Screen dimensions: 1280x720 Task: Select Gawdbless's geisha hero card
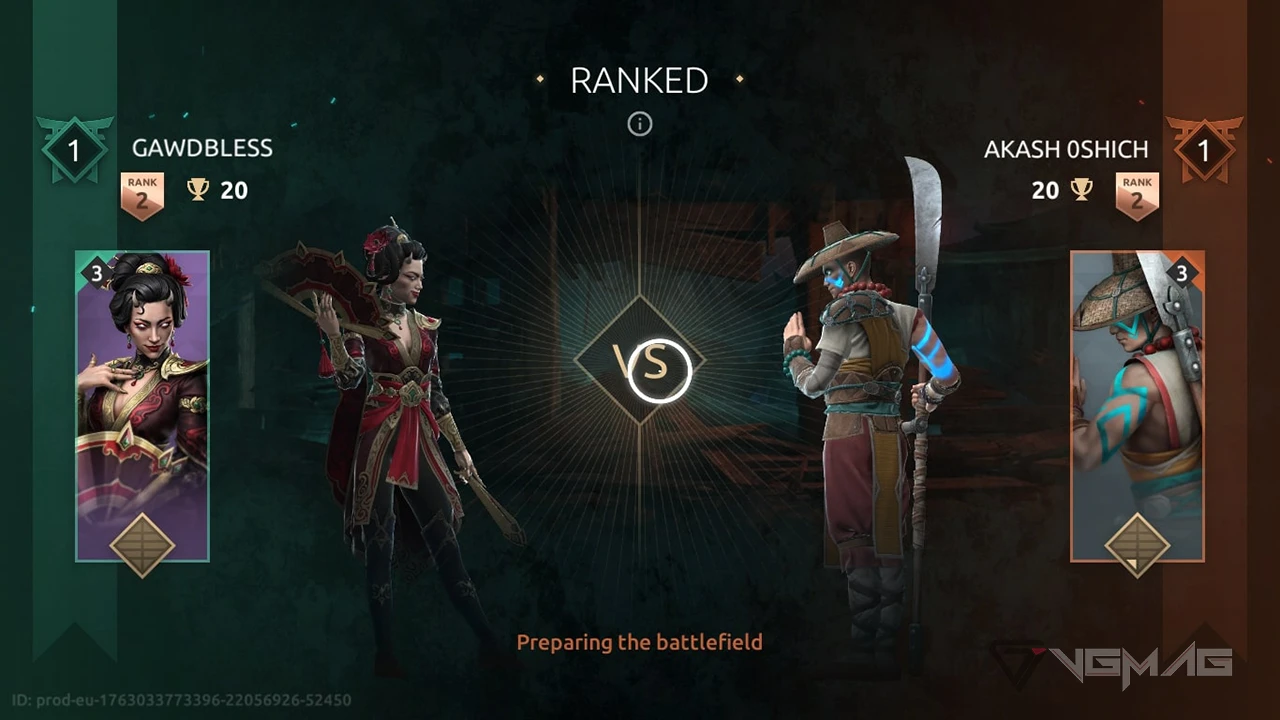click(142, 405)
